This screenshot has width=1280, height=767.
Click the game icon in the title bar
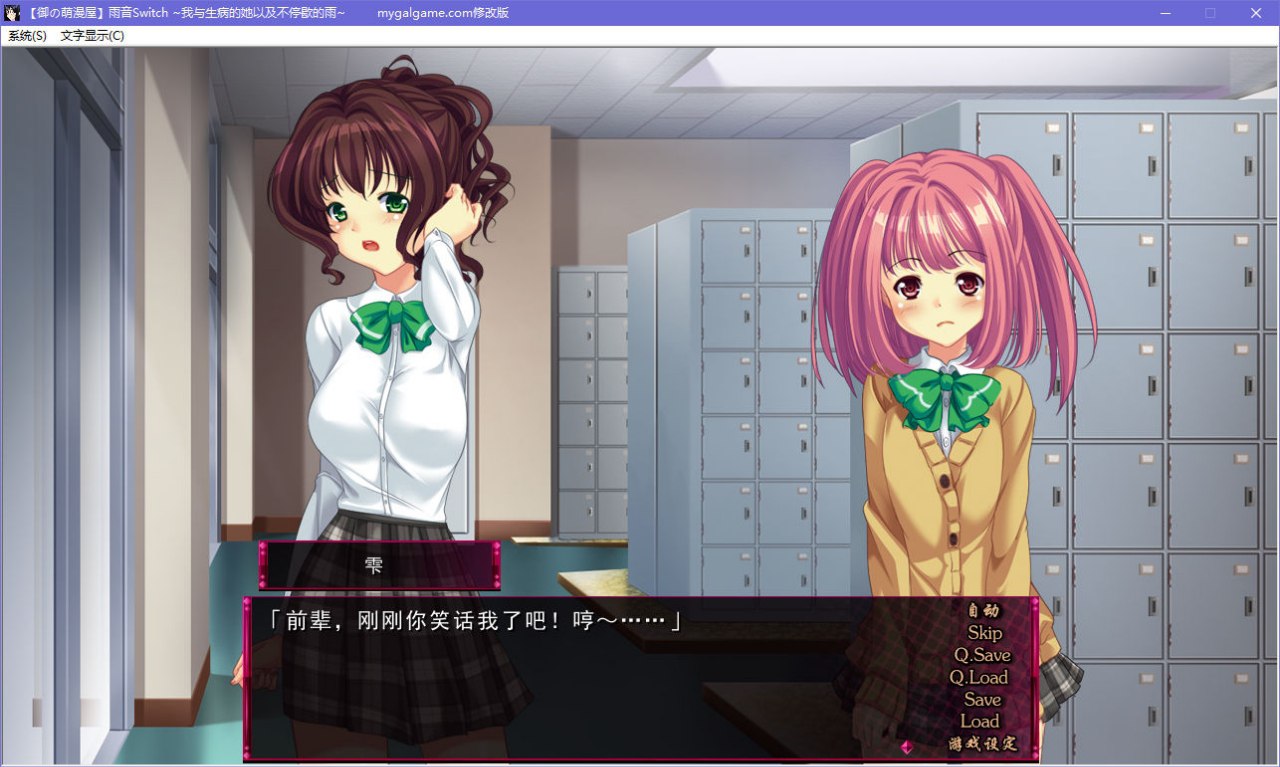click(x=11, y=13)
